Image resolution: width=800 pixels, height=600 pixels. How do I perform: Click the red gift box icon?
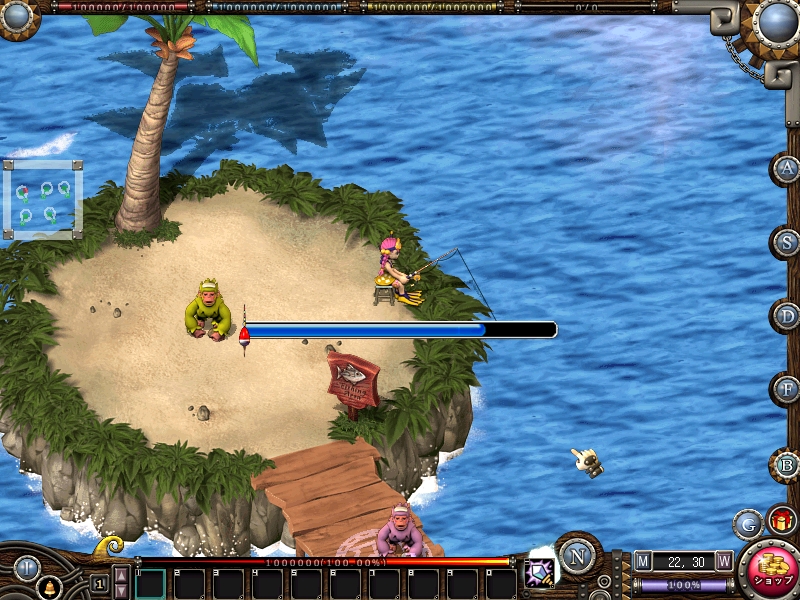[781, 520]
